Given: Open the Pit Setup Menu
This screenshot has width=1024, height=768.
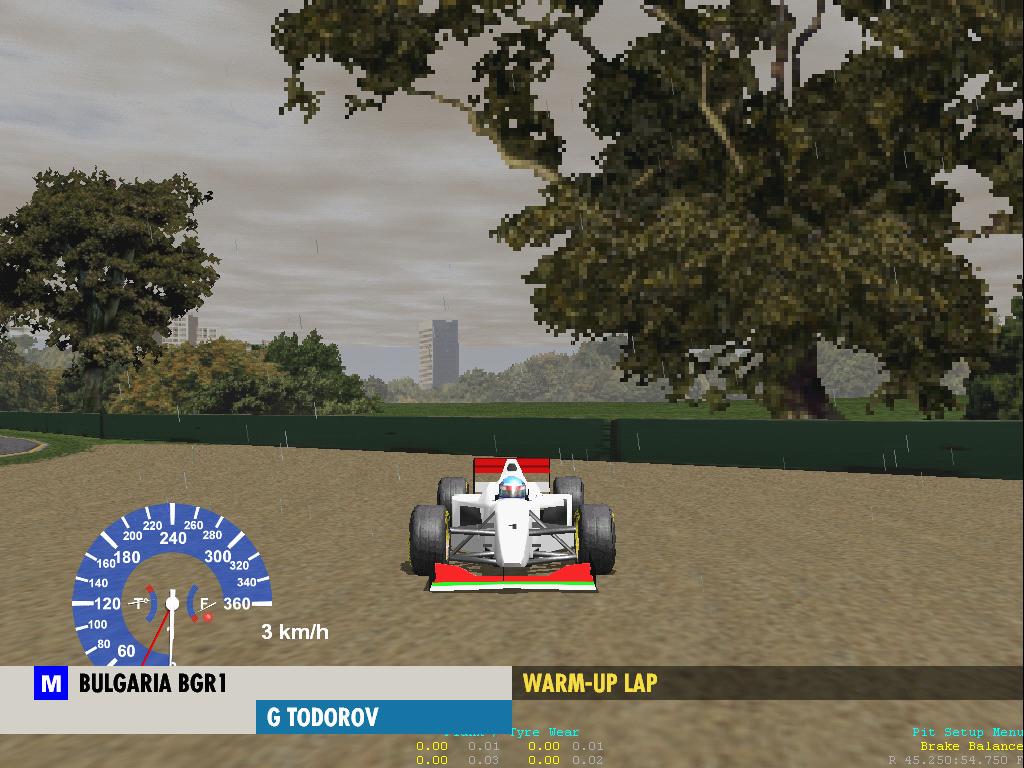Looking at the screenshot, I should point(966,733).
